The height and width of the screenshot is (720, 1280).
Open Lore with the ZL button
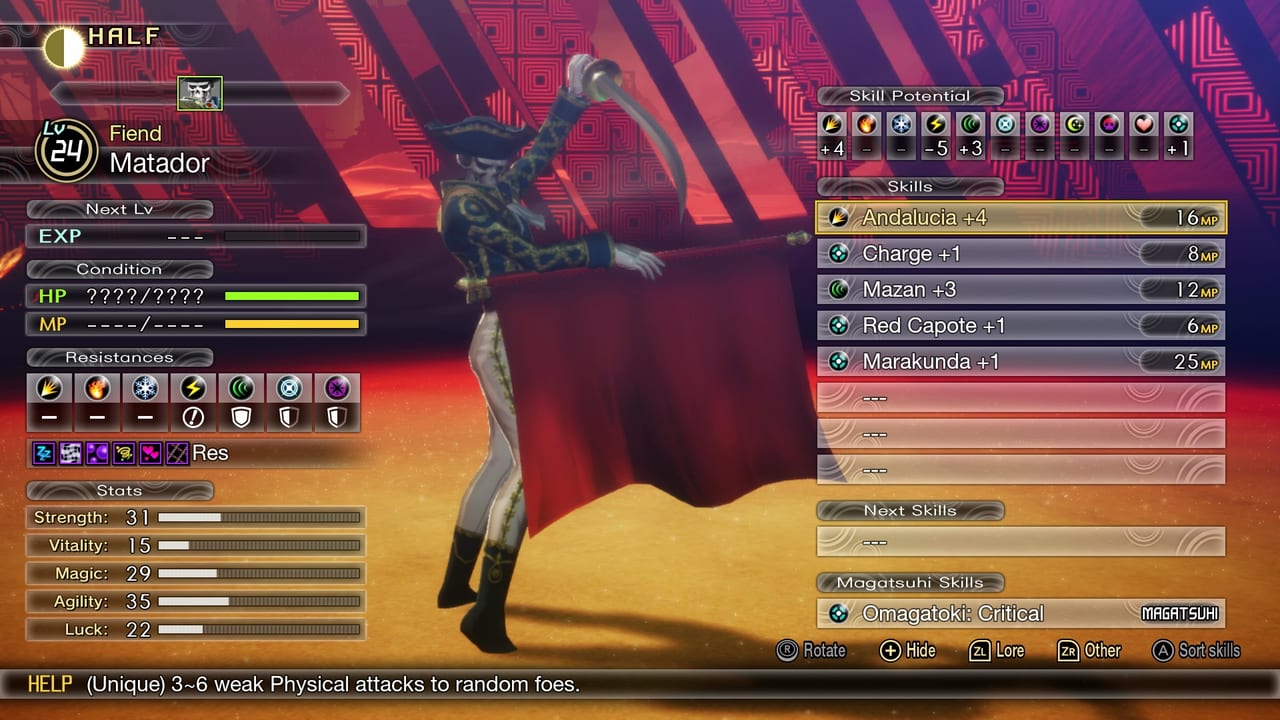(x=996, y=651)
